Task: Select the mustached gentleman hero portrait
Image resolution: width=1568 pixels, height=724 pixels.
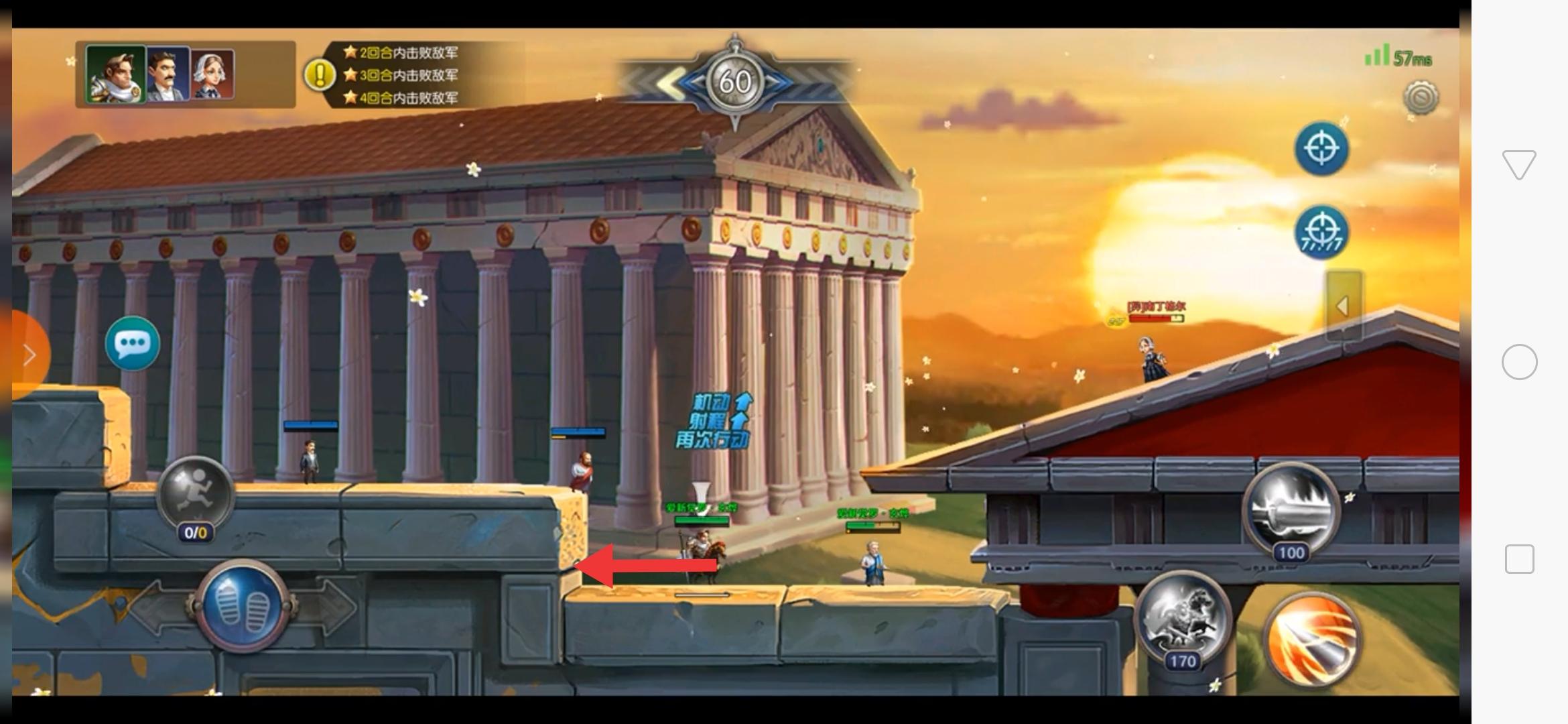Action: [x=168, y=74]
